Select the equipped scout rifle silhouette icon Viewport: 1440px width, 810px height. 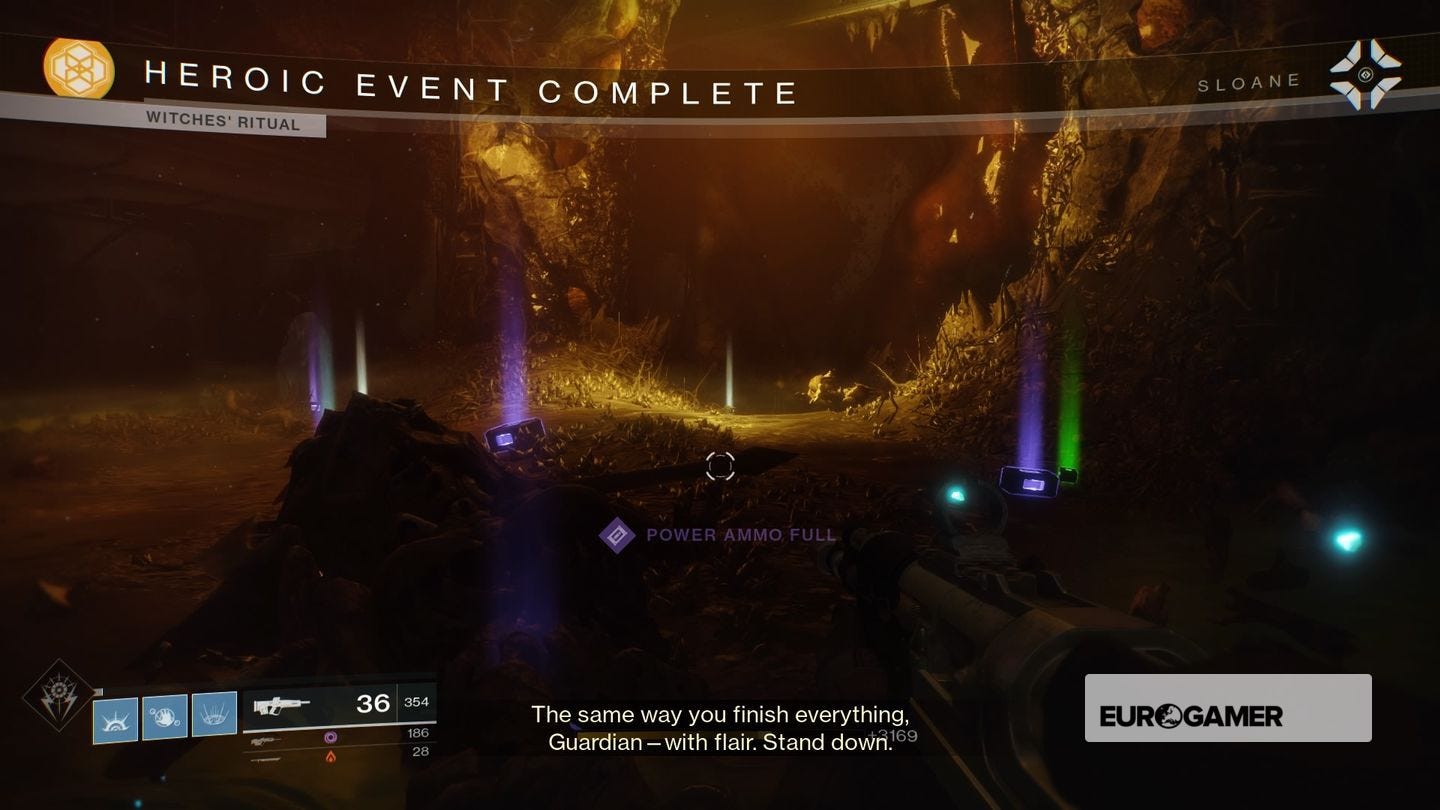[283, 705]
